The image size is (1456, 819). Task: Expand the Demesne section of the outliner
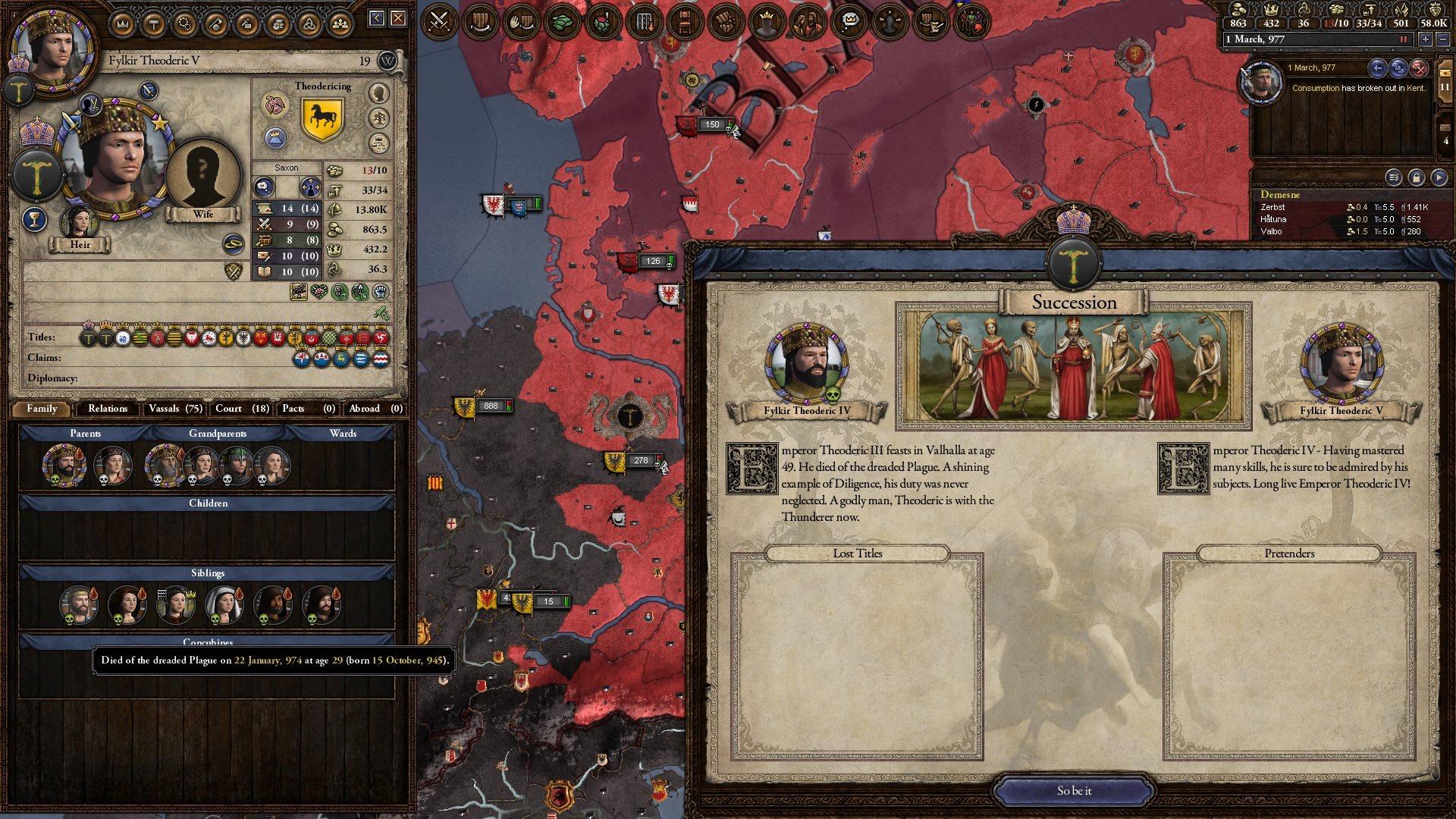tap(1282, 195)
